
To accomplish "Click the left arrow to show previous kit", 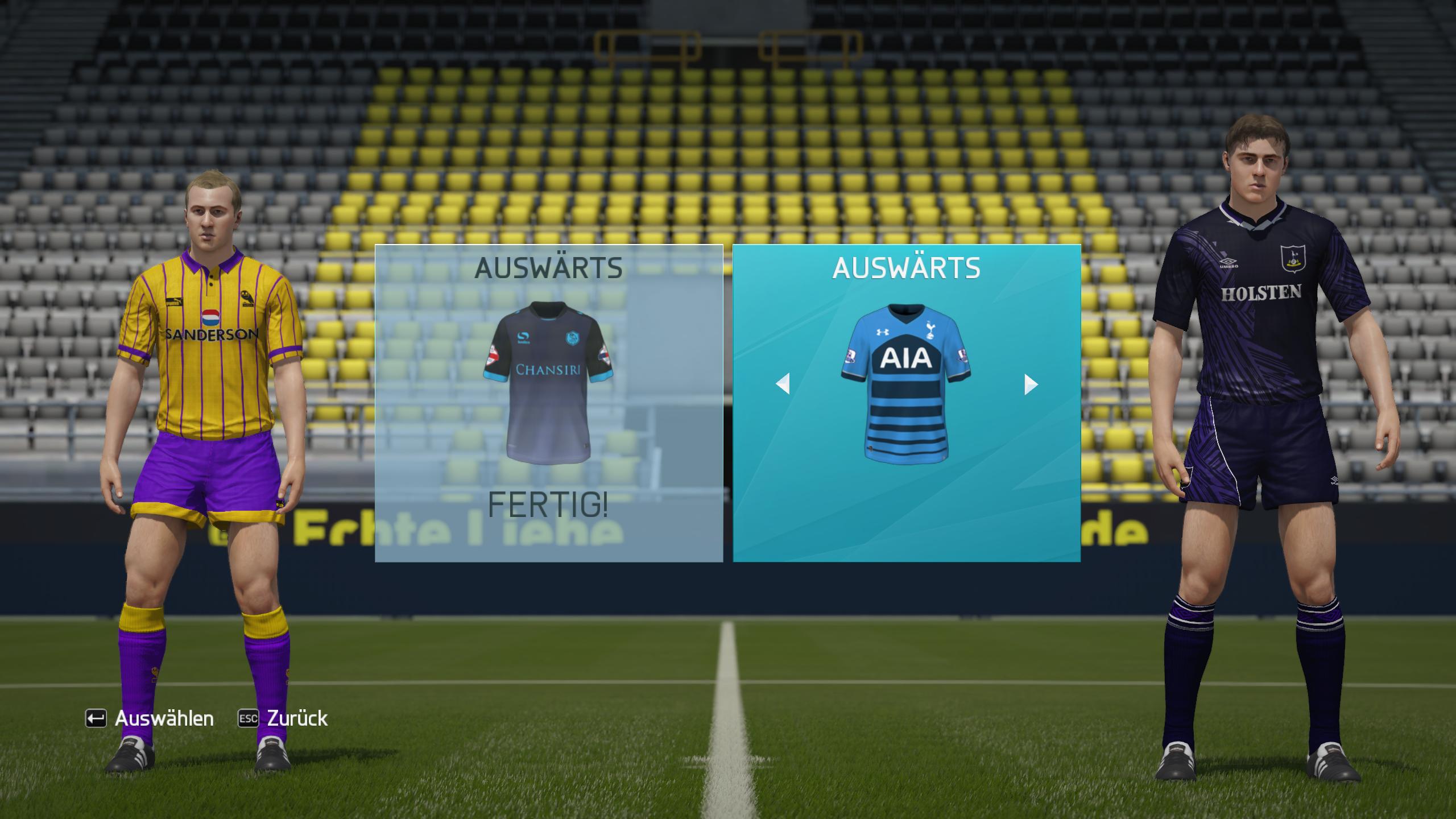I will tap(783, 384).
